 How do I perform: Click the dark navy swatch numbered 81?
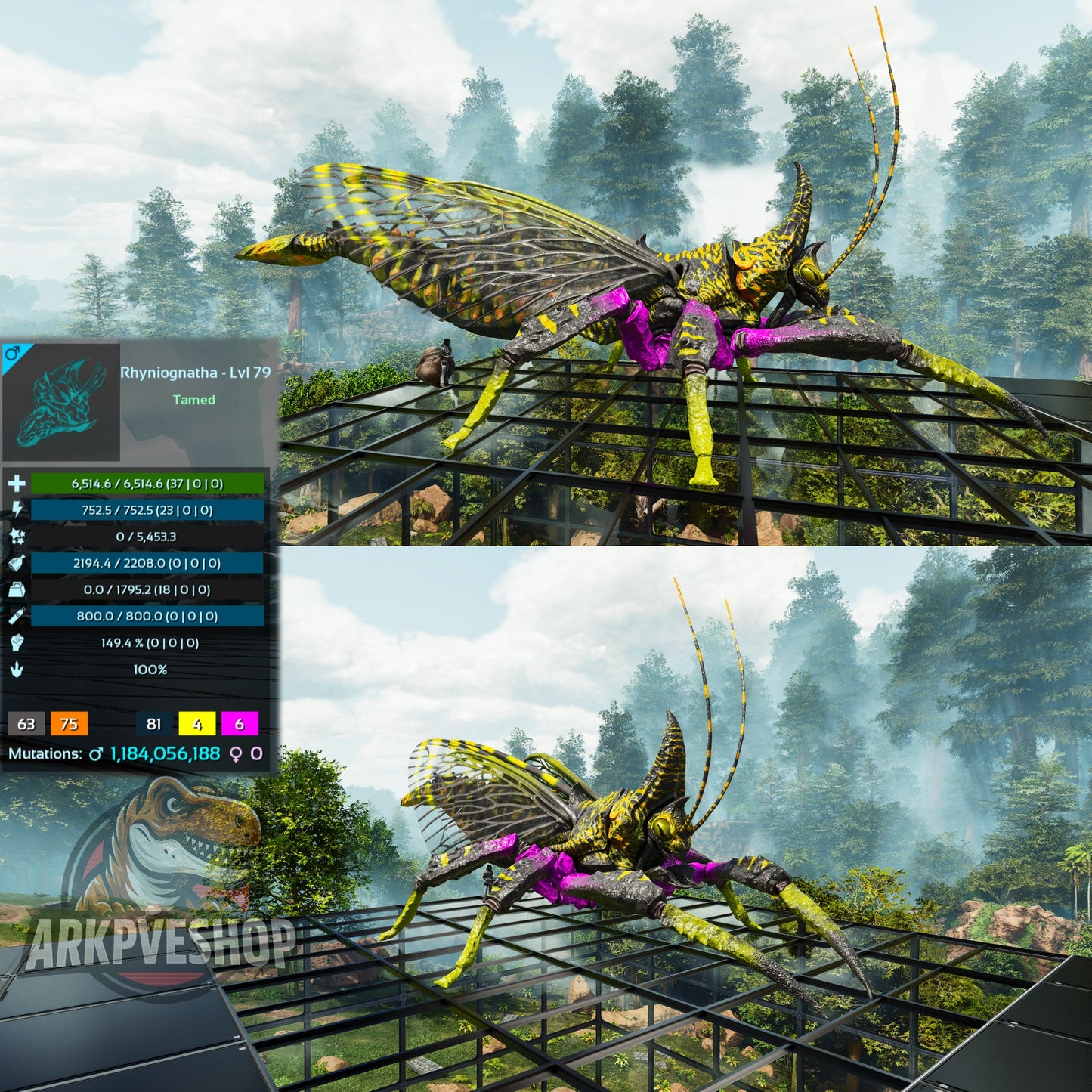pos(154,724)
